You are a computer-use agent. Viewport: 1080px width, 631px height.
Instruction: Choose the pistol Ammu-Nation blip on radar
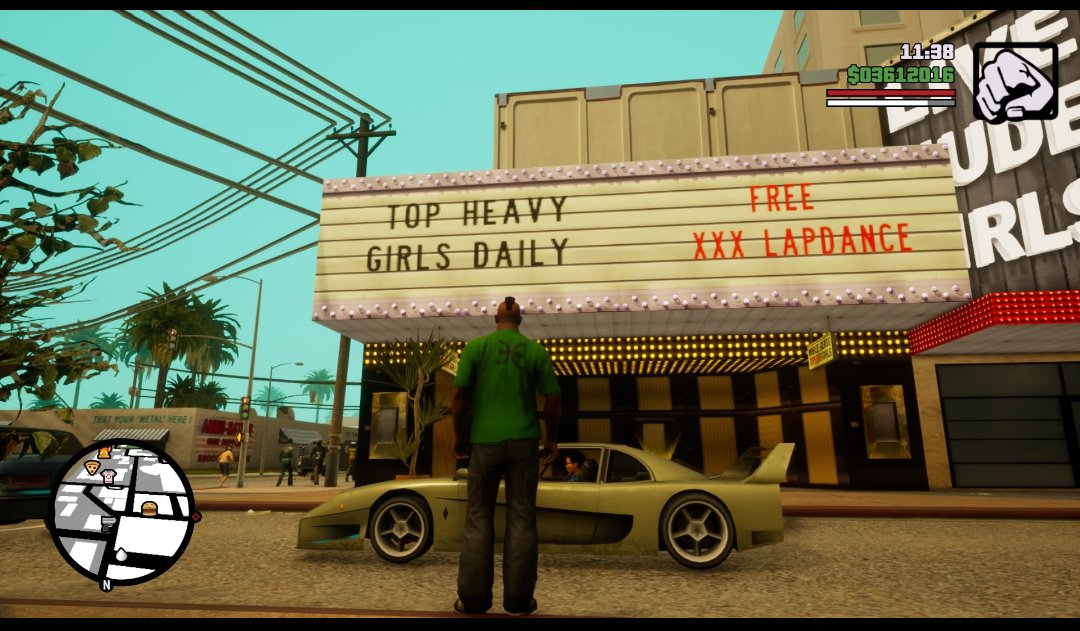pyautogui.click(x=108, y=523)
